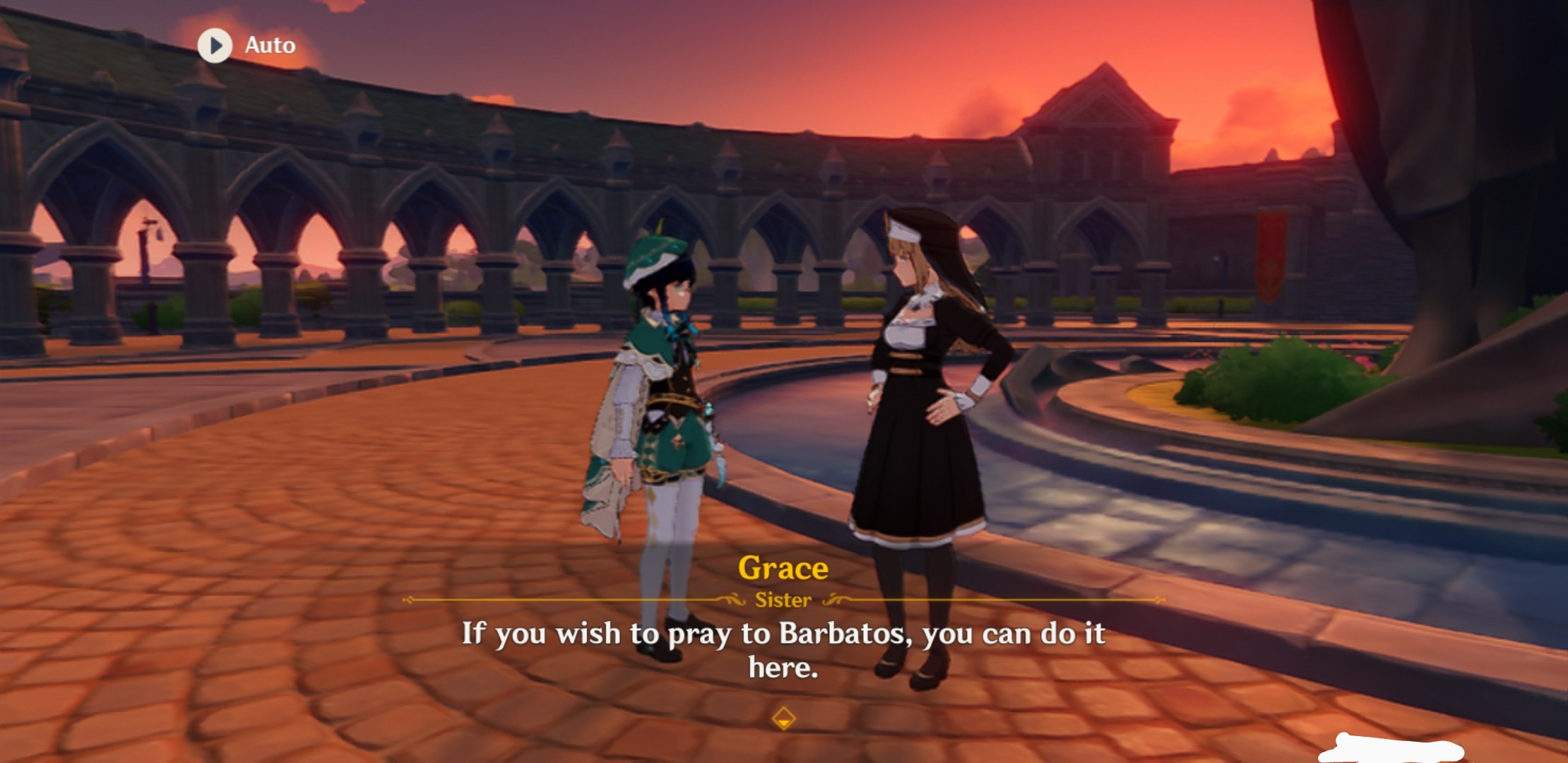Screen dimensions: 1568x763
Task: Click the arrow tip at right end of divider line
Action: 1158,601
